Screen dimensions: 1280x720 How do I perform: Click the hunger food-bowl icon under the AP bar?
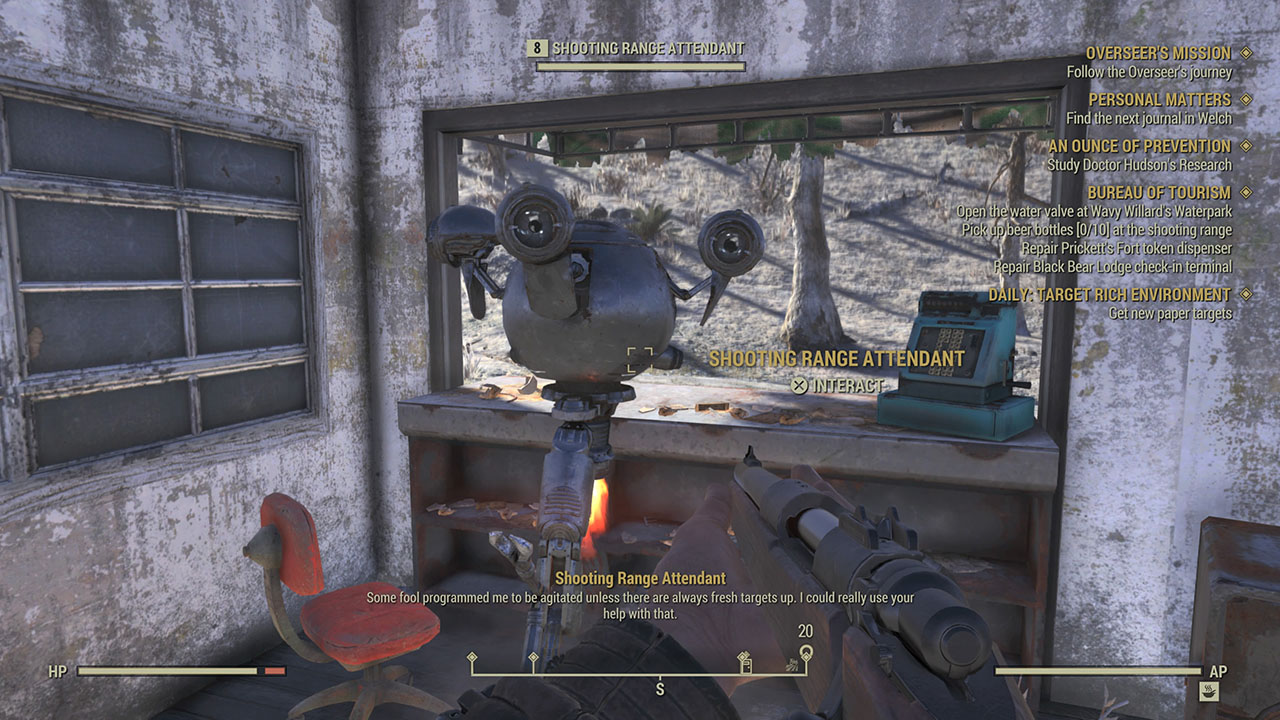(x=1208, y=692)
